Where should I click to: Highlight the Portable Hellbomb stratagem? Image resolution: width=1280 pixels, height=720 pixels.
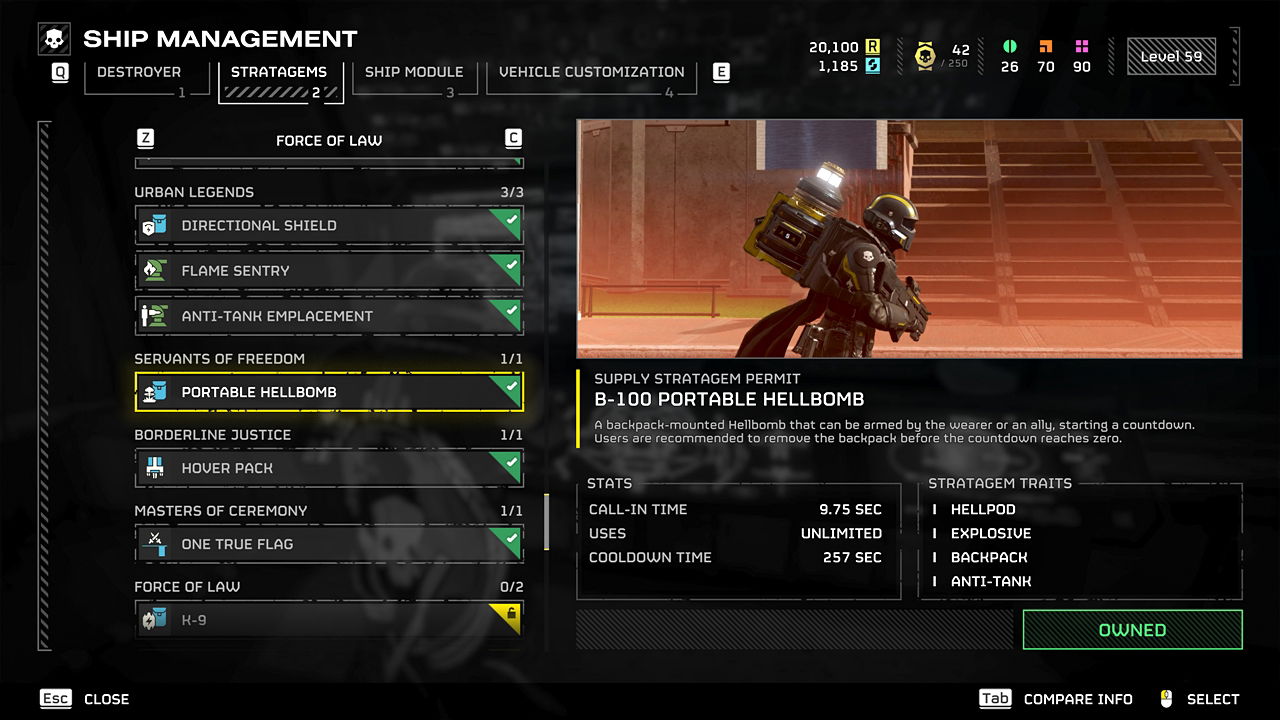pos(329,392)
